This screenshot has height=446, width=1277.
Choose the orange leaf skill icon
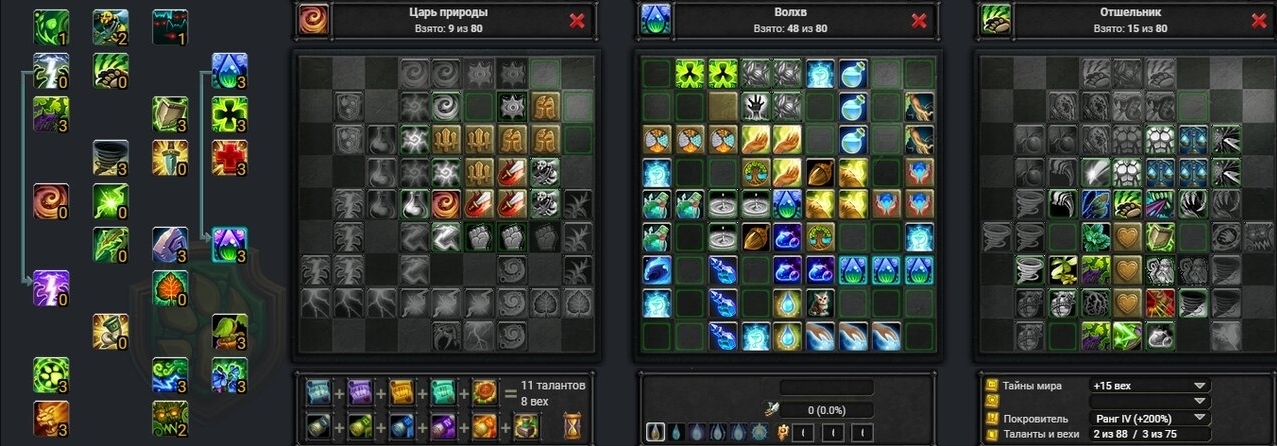point(169,287)
